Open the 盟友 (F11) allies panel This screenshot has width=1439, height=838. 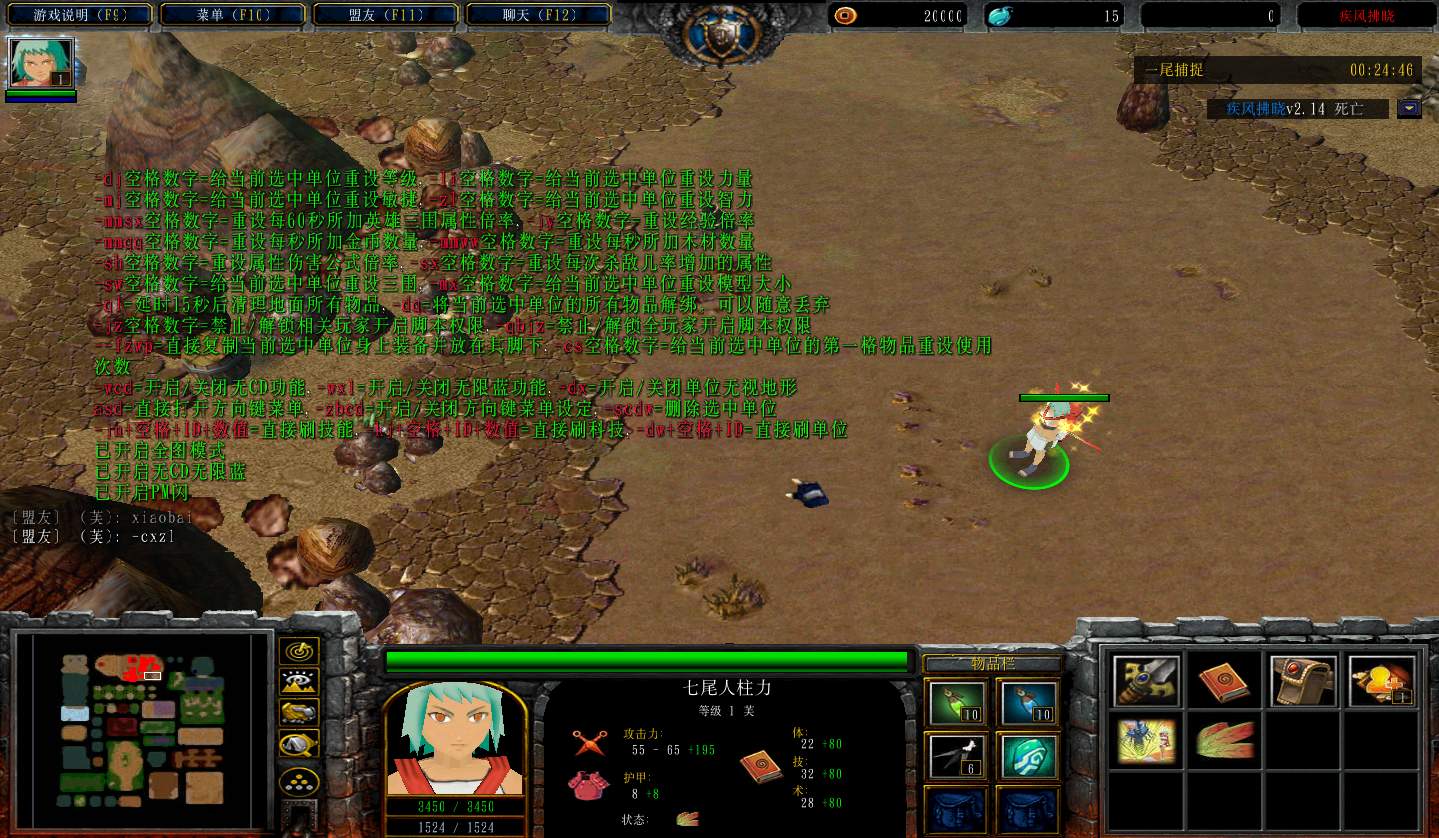387,15
